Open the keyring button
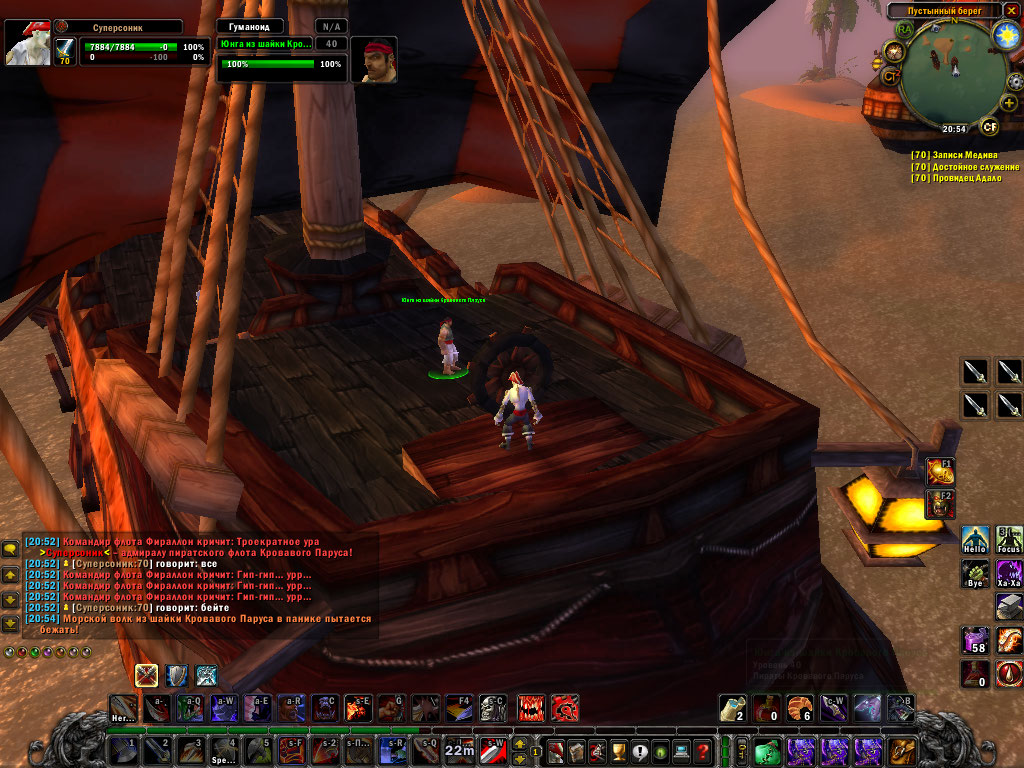 tap(742, 750)
